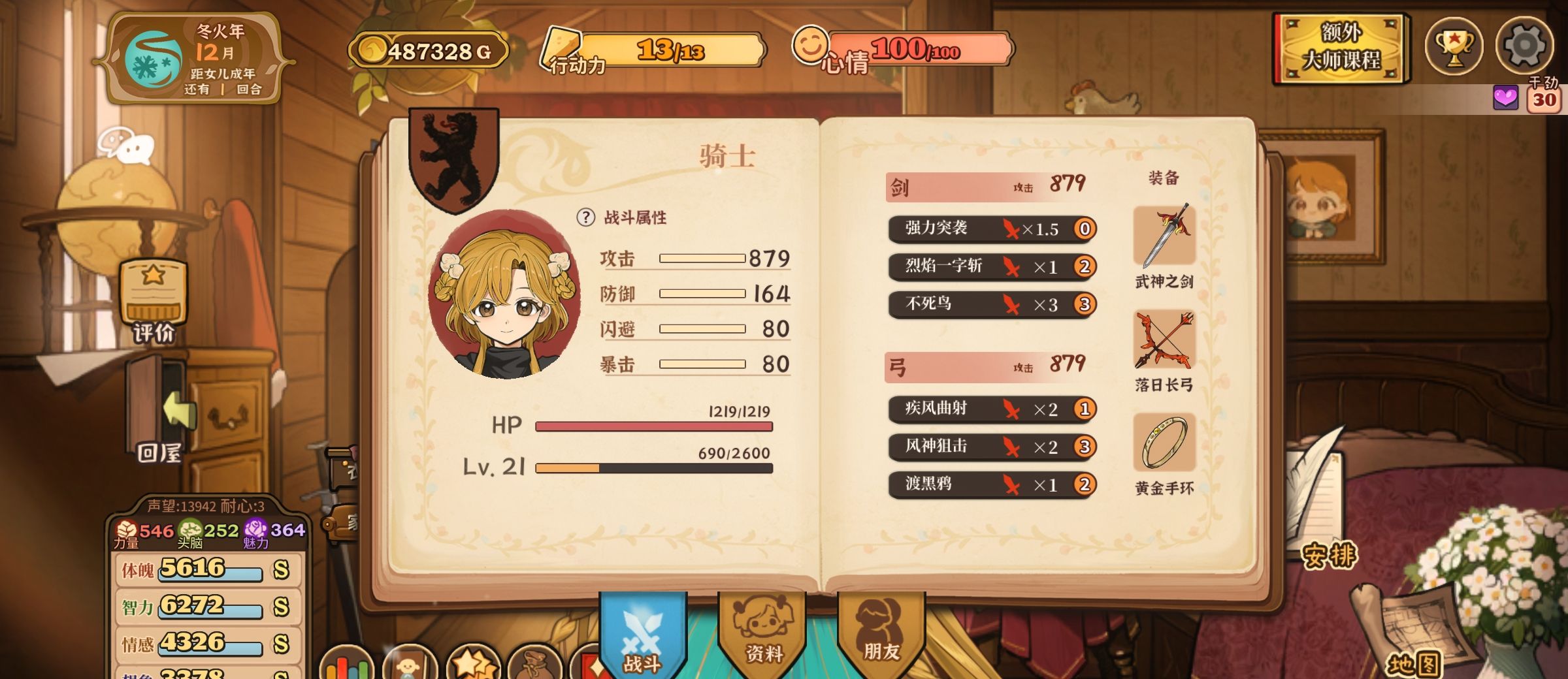Select the 疾风曲射 bow skill

coord(991,409)
